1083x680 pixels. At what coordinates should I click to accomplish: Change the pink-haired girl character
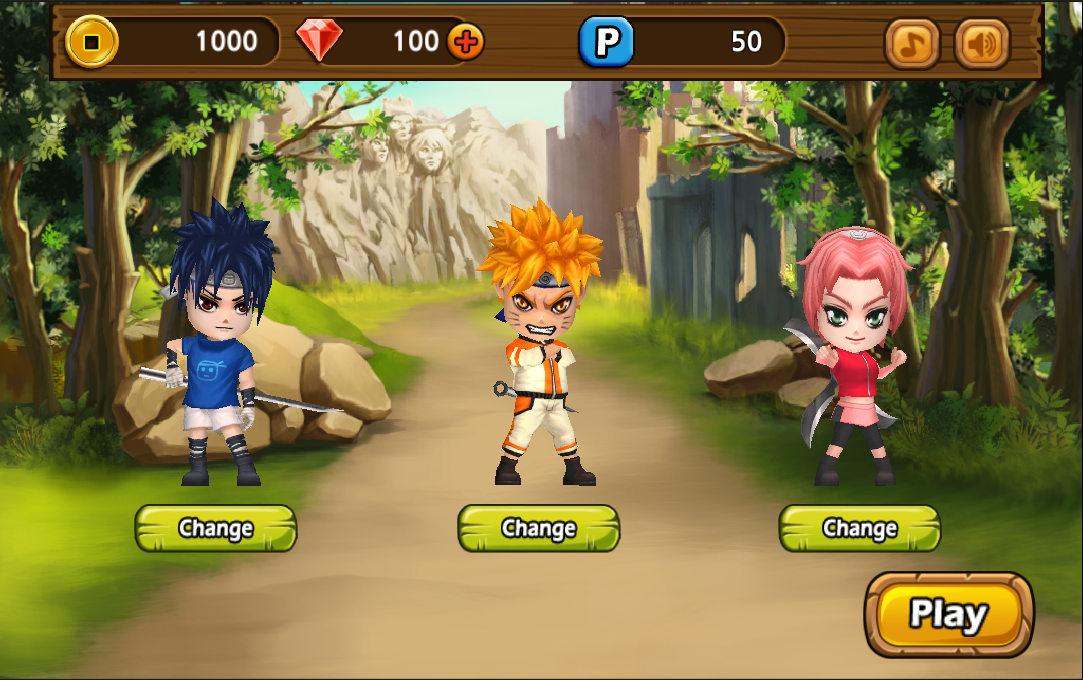[x=860, y=528]
